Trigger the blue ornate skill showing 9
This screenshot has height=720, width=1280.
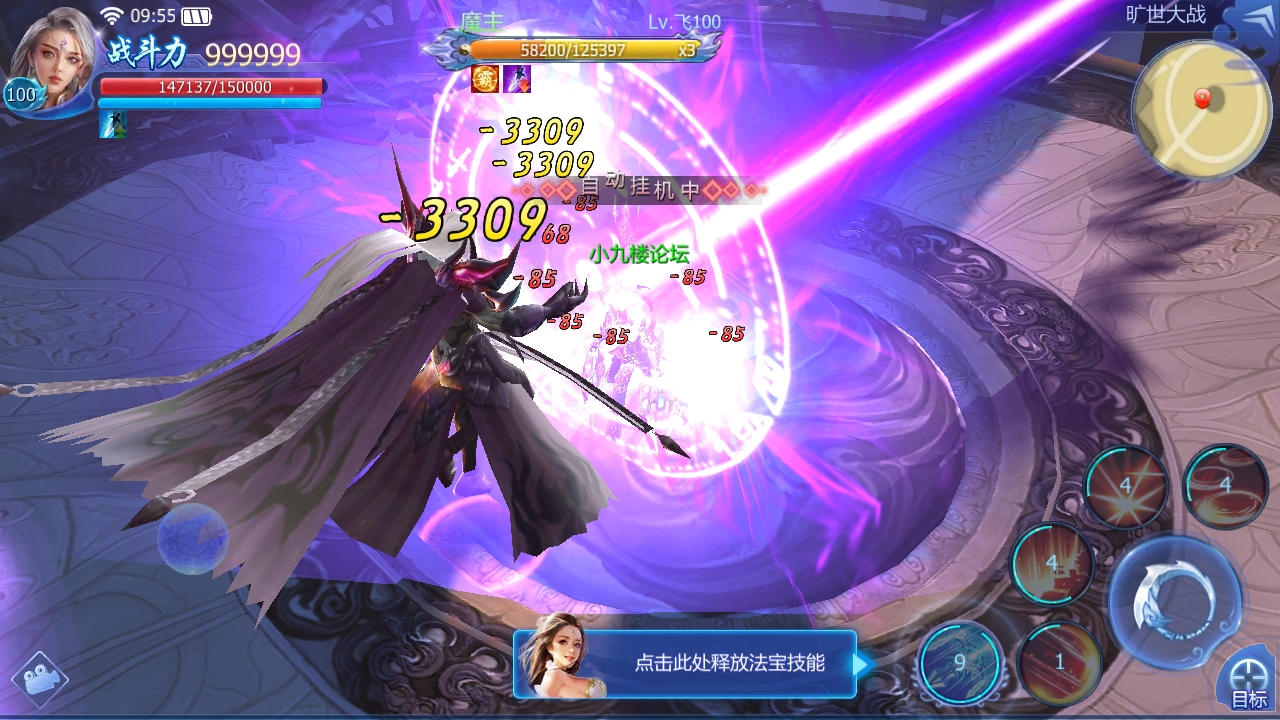tap(960, 662)
